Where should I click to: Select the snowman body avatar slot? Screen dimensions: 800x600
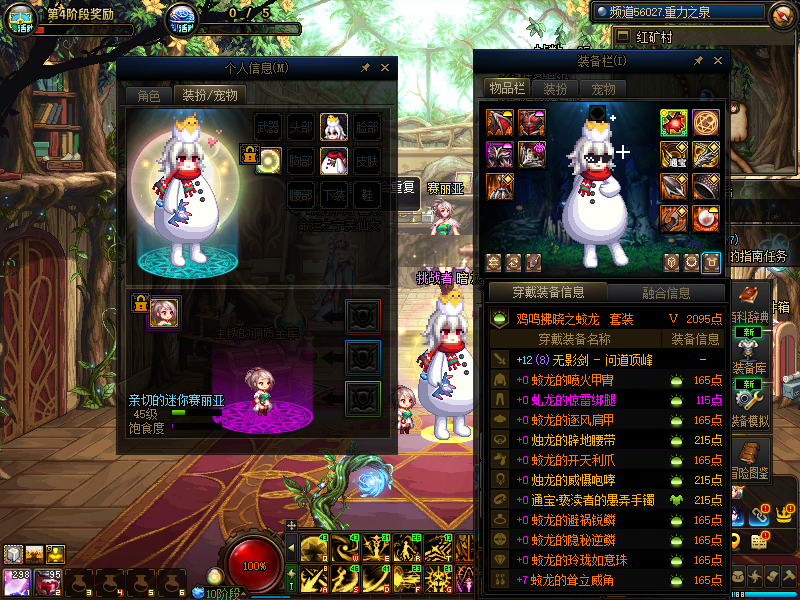(333, 160)
